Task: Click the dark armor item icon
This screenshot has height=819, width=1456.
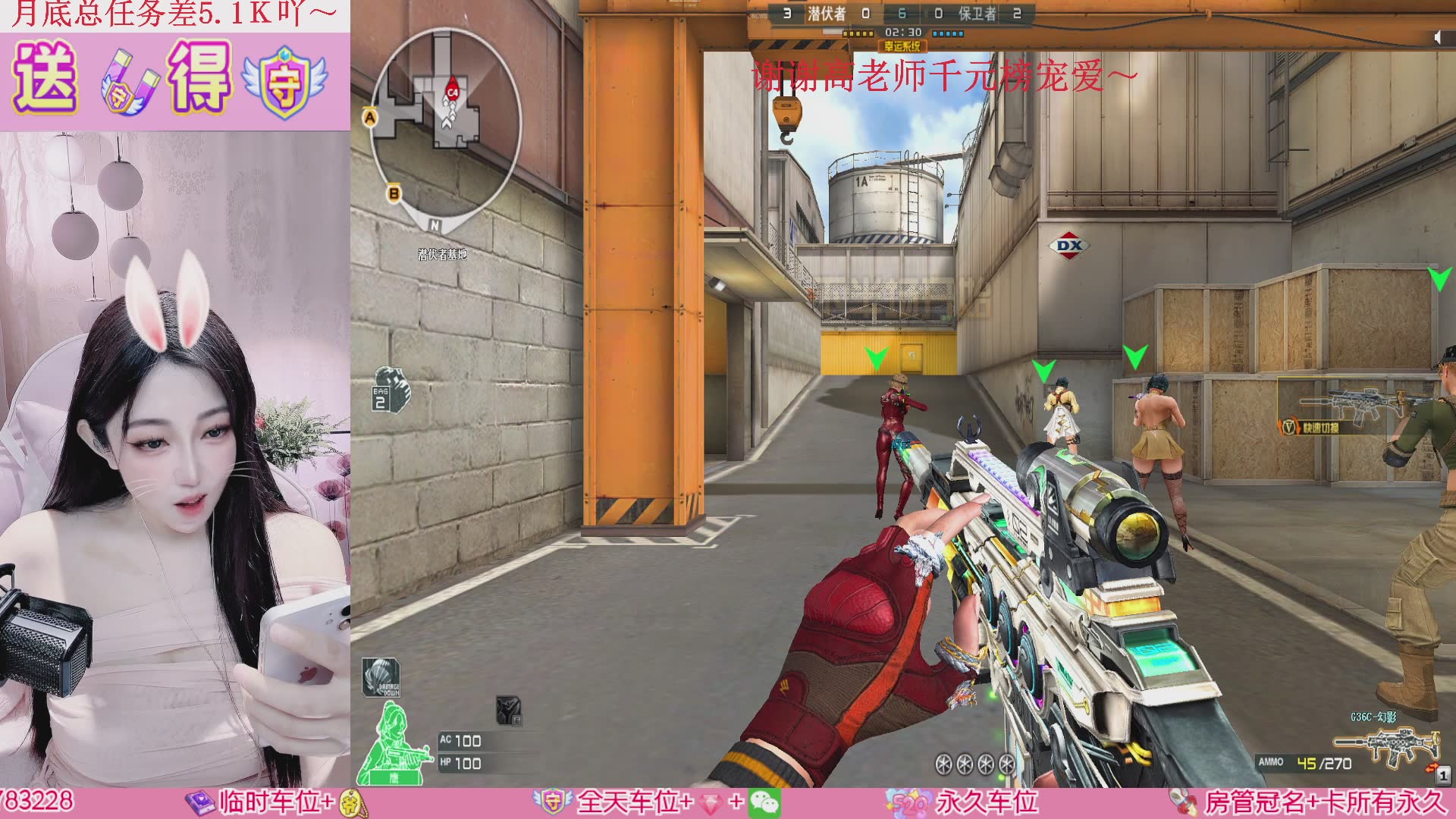Action: click(x=509, y=711)
